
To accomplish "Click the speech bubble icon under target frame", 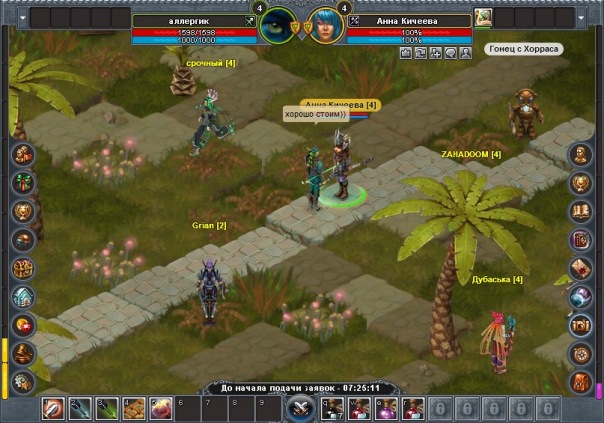I will click(x=451, y=51).
